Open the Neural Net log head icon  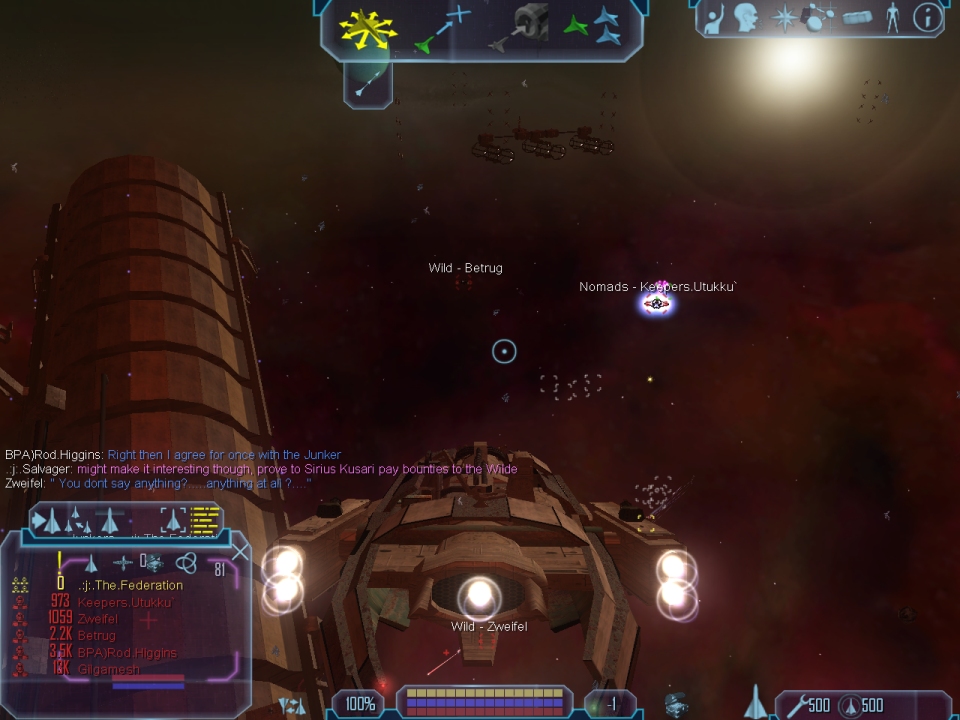(748, 18)
